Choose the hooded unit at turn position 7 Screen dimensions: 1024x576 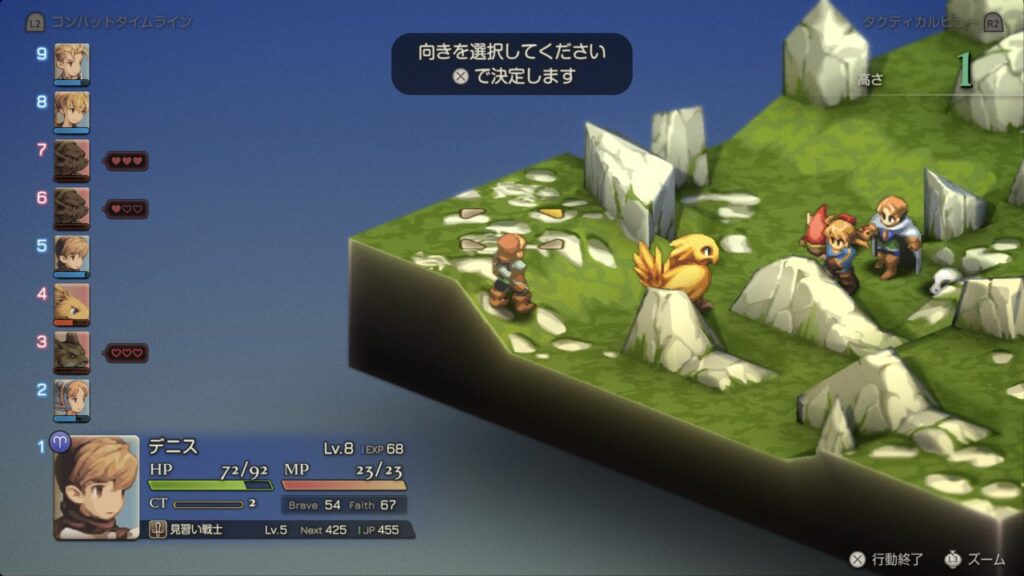click(71, 159)
